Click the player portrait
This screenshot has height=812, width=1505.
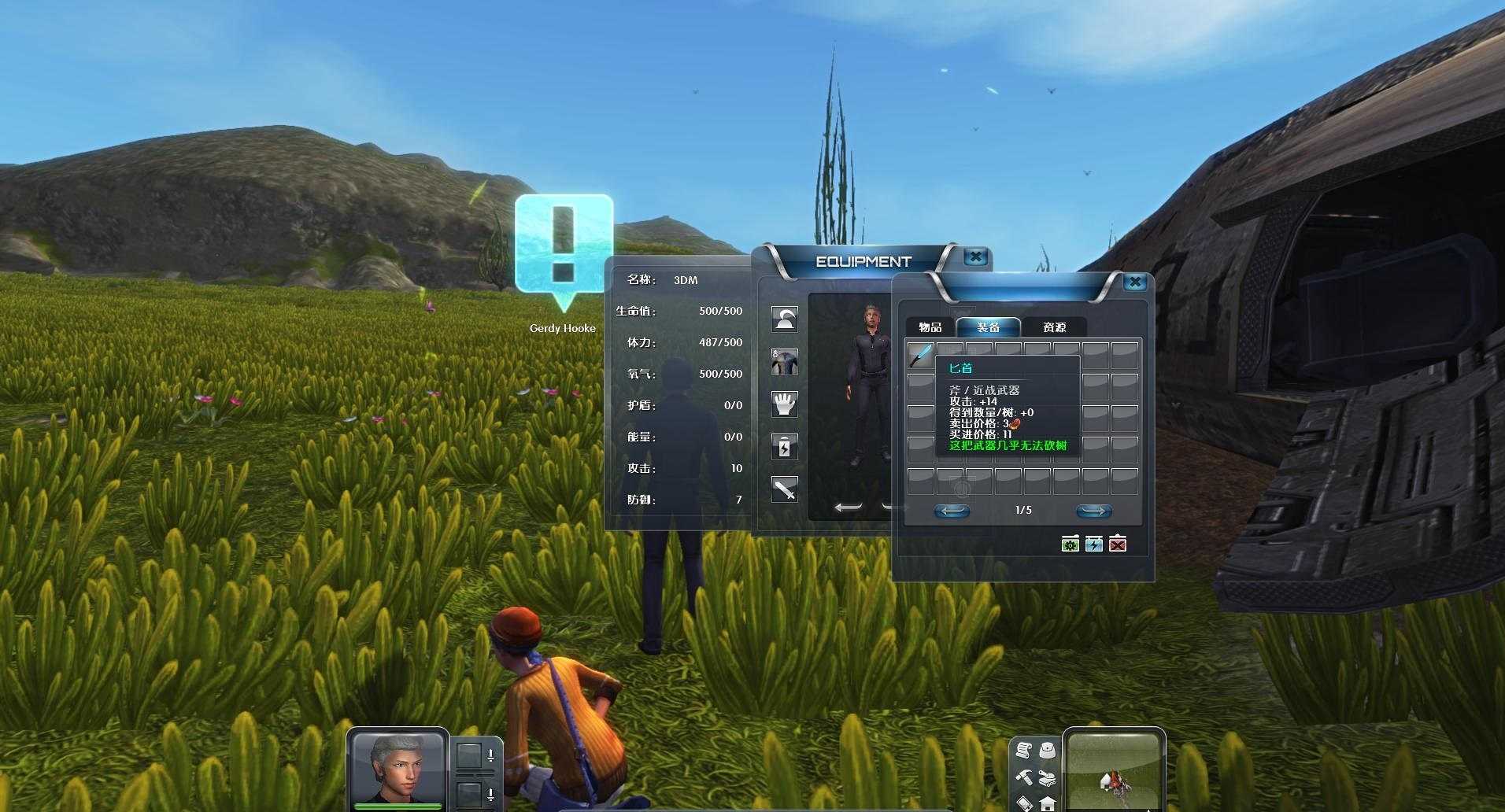398,767
